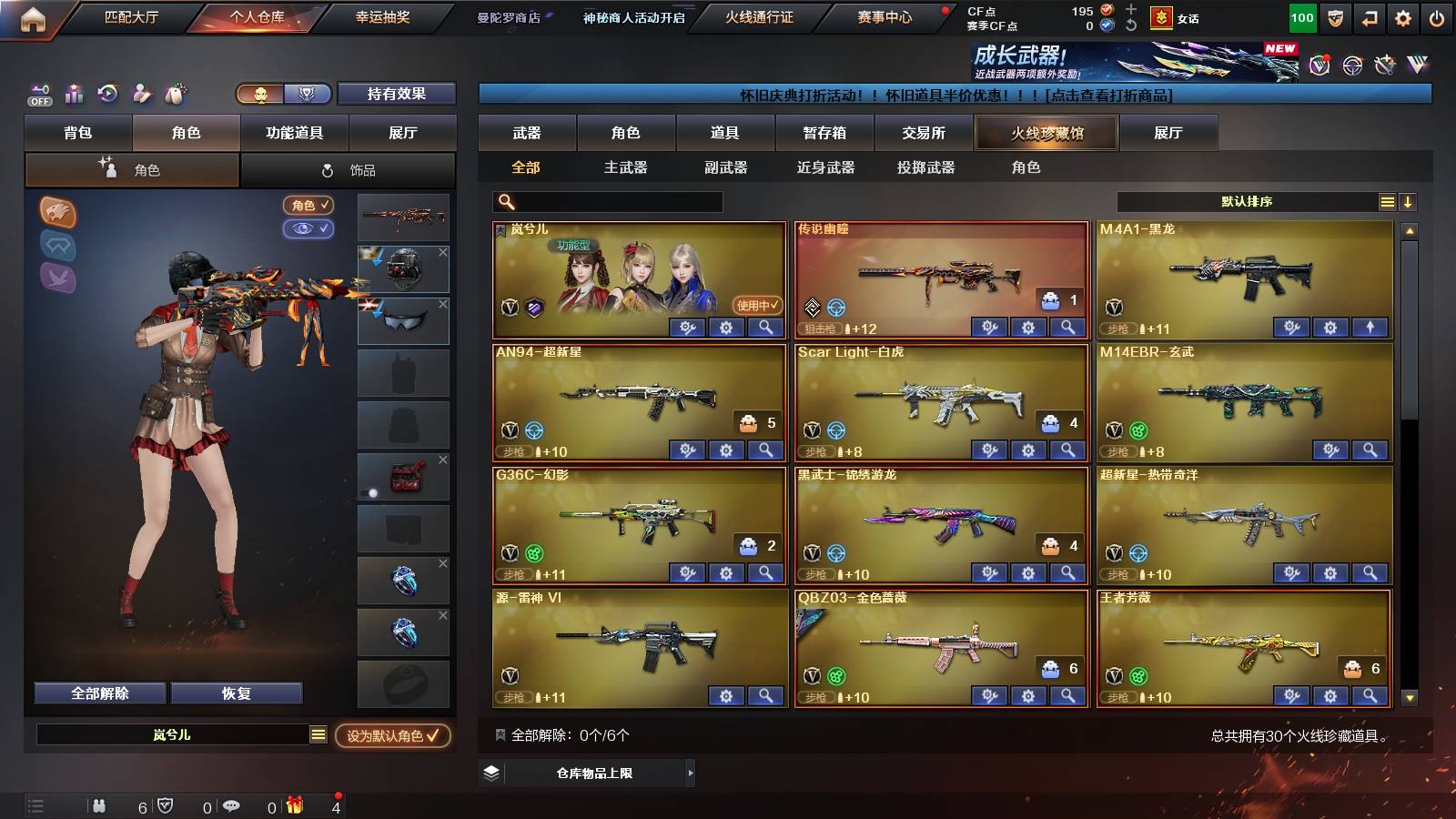Open the 主武器 category tab
1456x819 pixels.
626,167
